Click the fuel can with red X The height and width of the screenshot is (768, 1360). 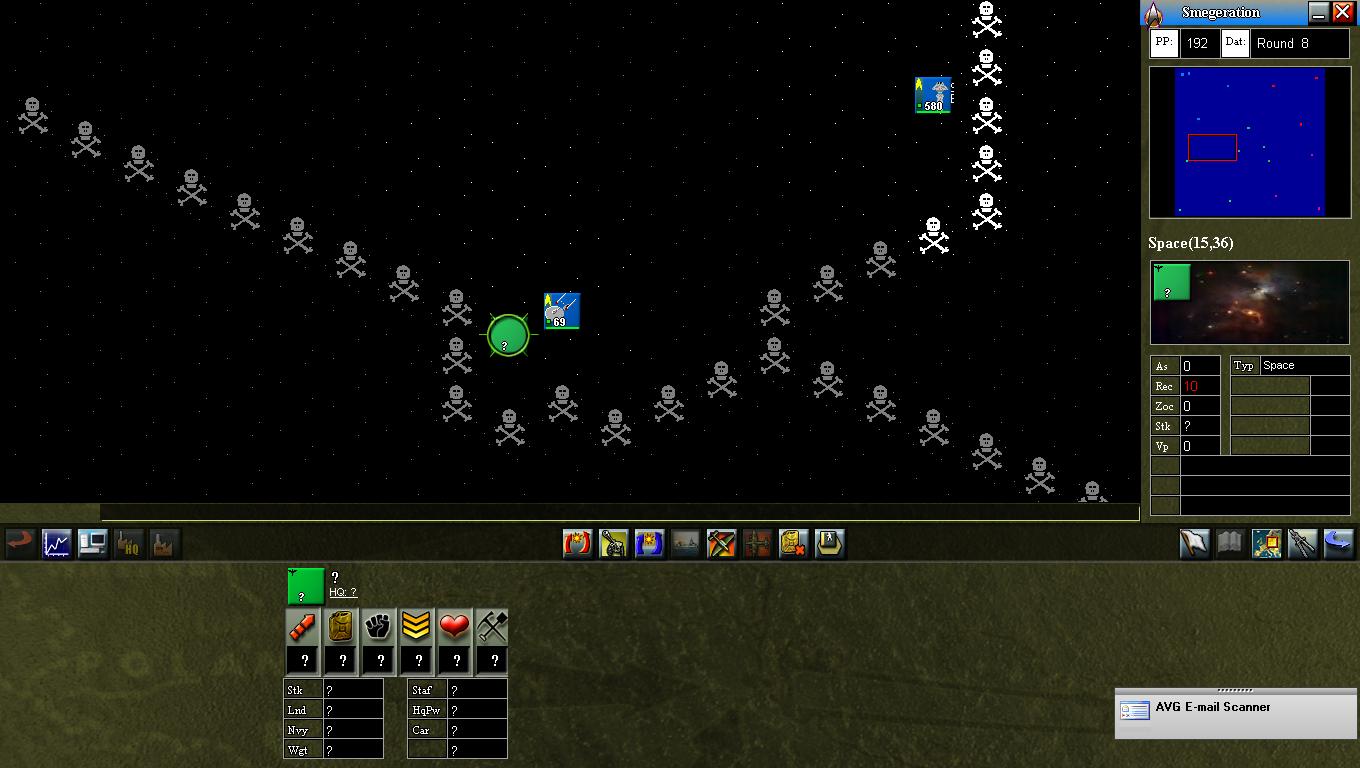[793, 543]
